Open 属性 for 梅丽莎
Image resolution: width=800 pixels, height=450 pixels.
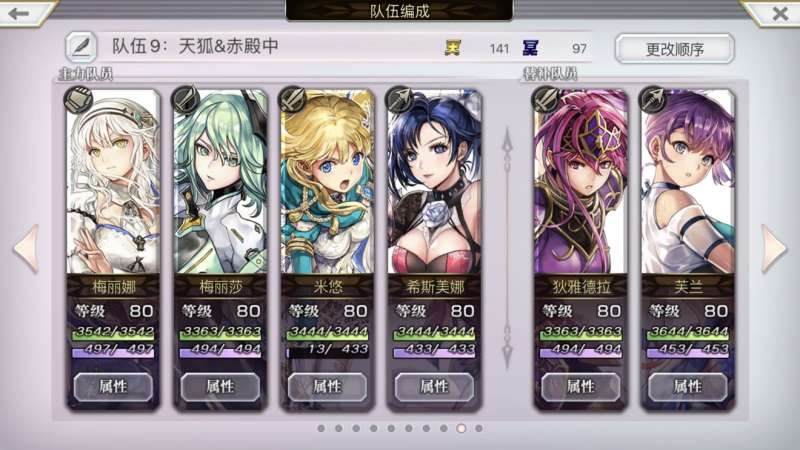(220, 386)
